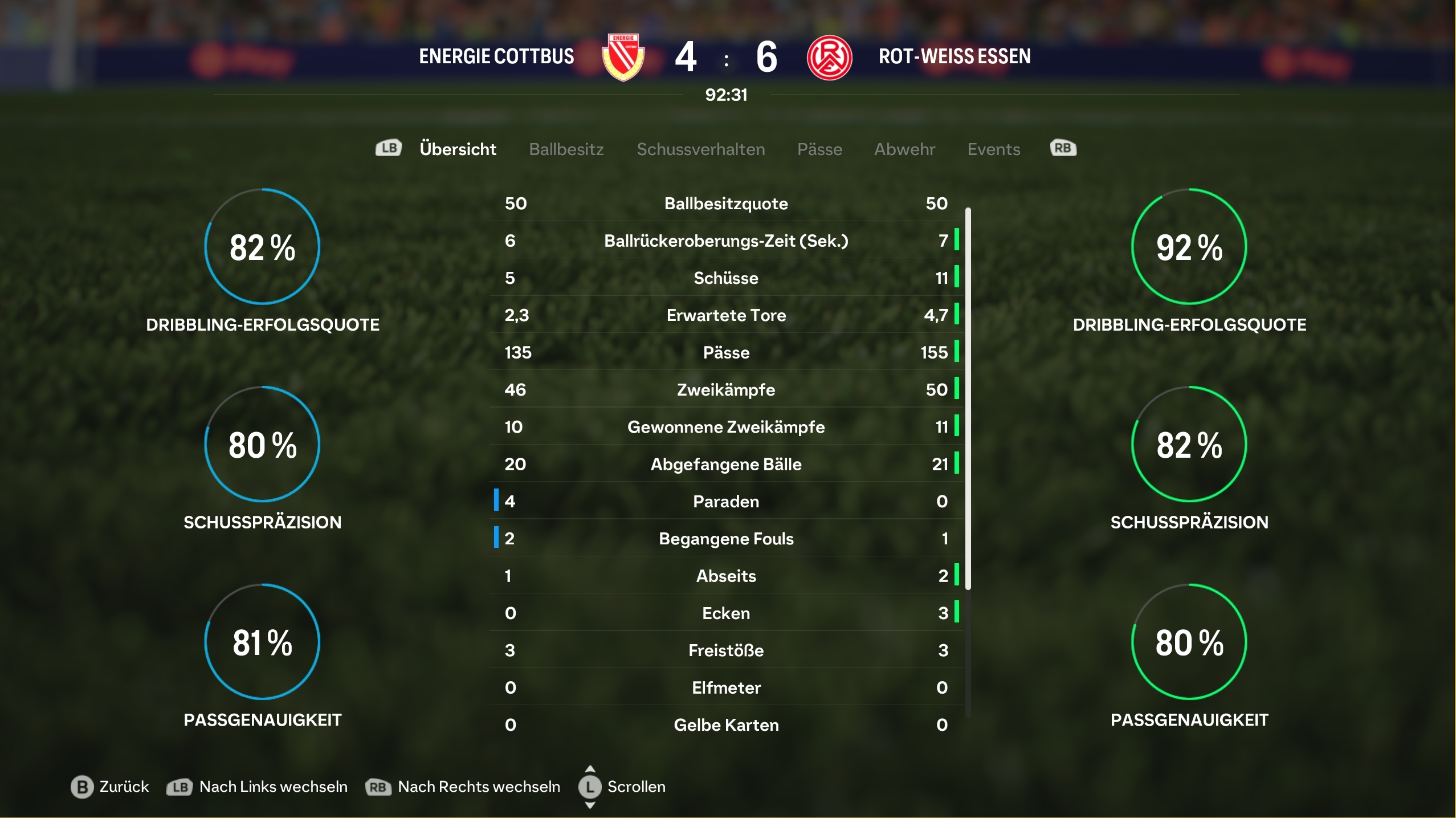Switch to the Ballbesitz tab

pos(566,149)
